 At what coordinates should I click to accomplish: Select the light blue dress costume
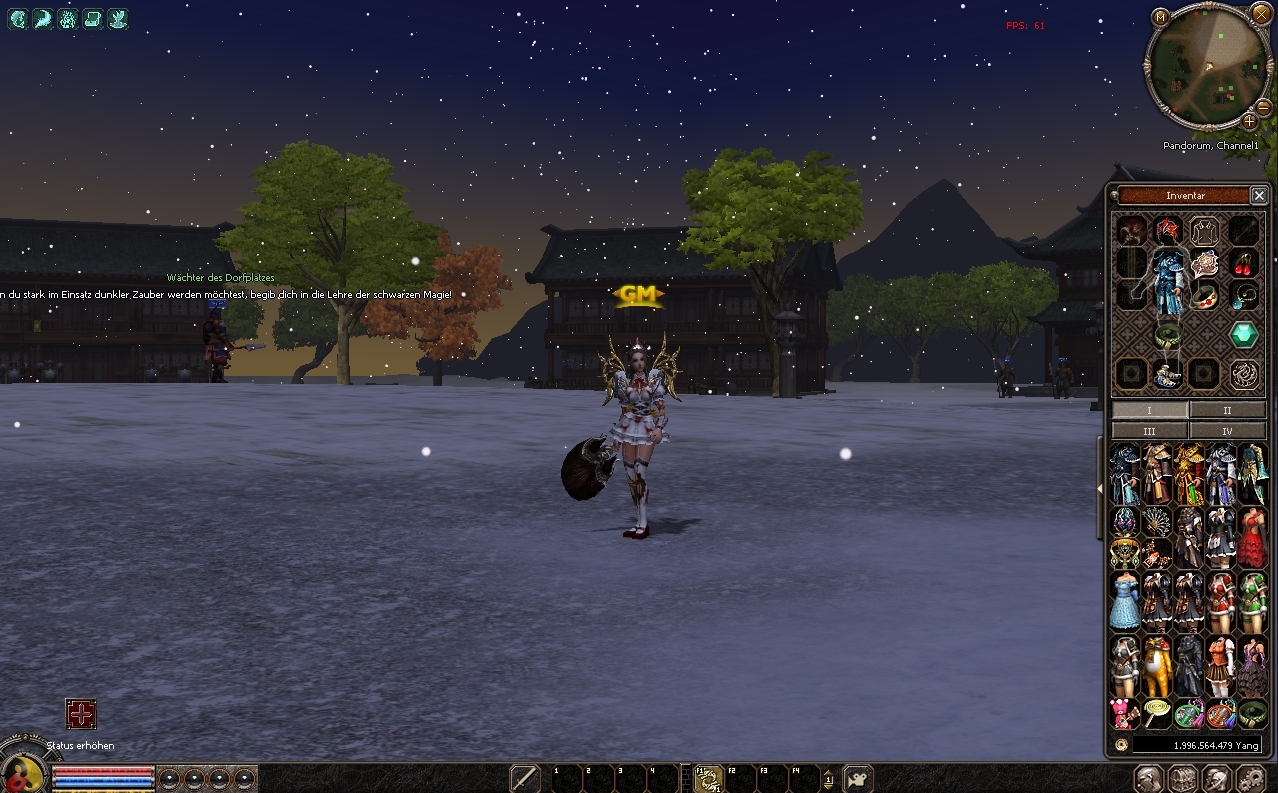point(1125,601)
